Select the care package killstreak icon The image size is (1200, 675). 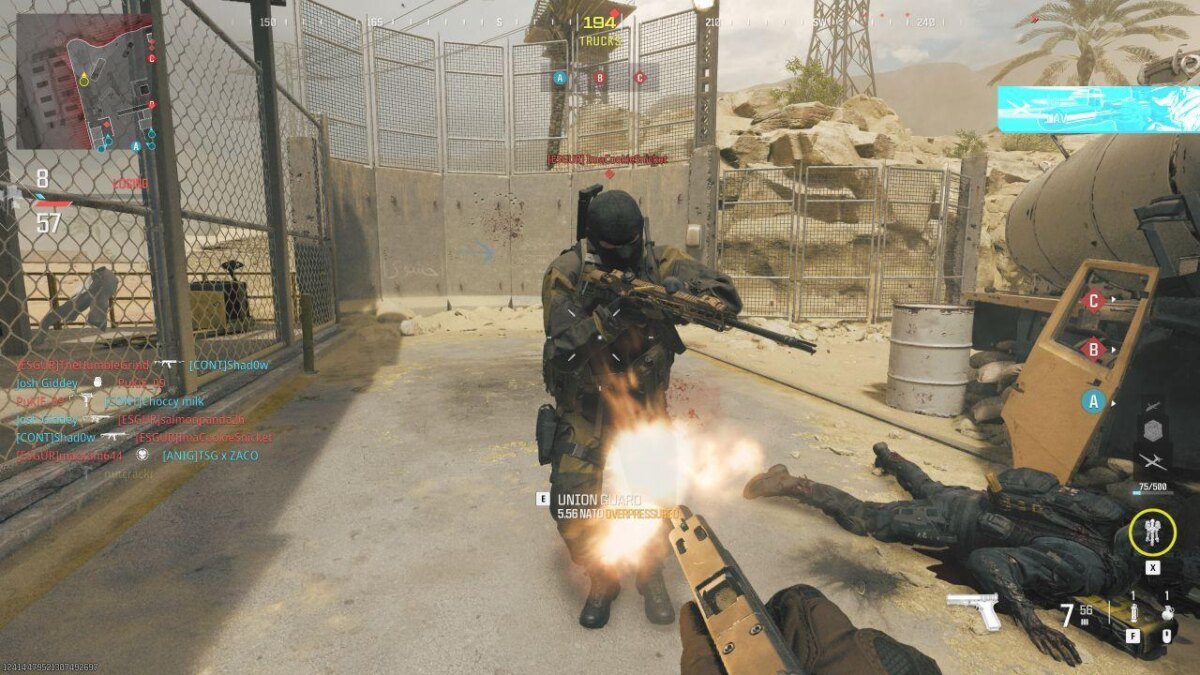pos(1152,431)
